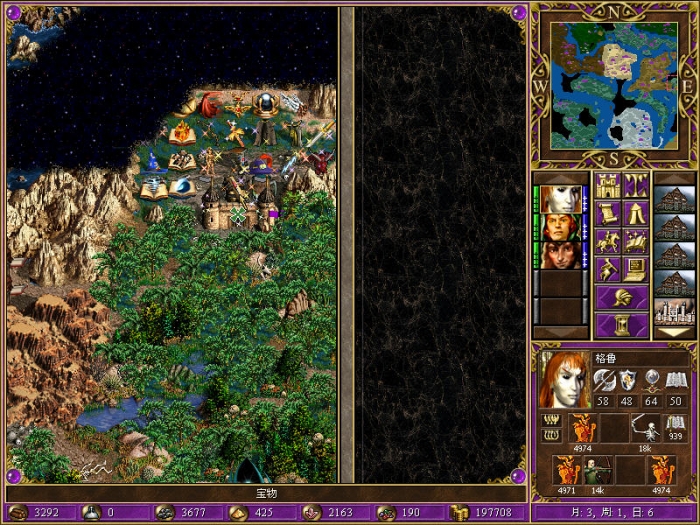Click the town list's gold down arrow
700x525 pixels.
click(x=672, y=332)
